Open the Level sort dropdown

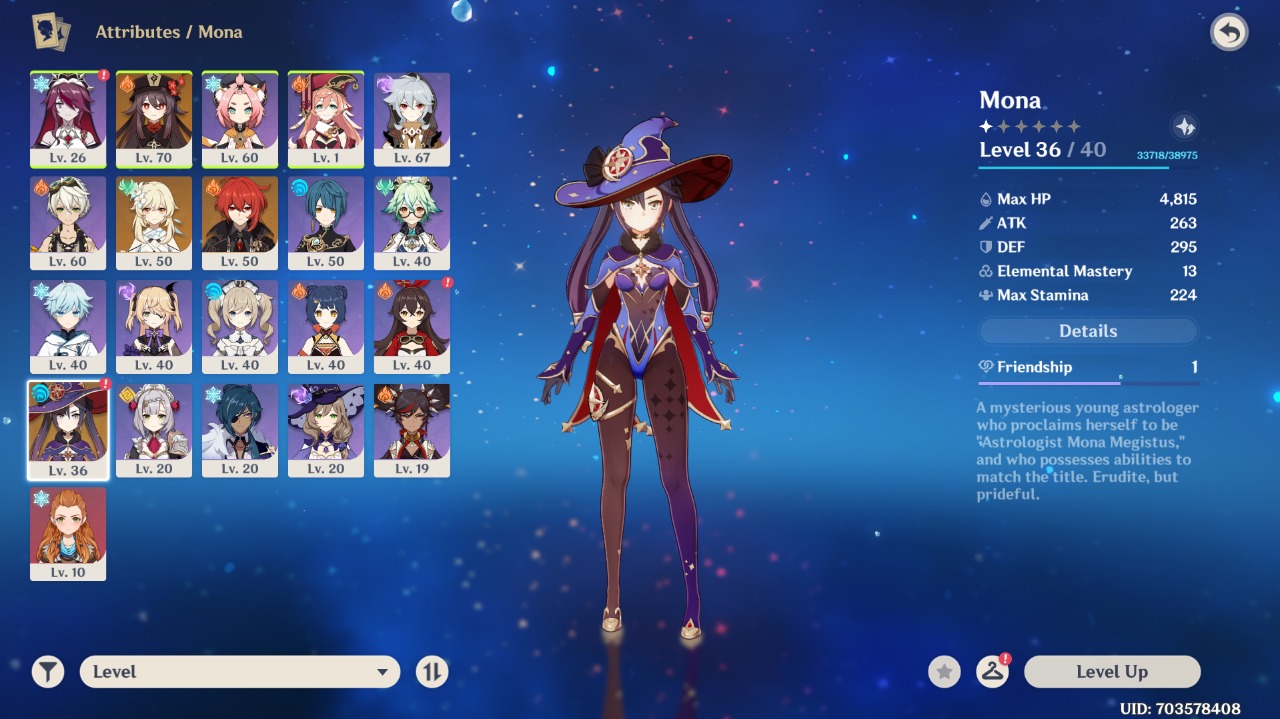240,672
